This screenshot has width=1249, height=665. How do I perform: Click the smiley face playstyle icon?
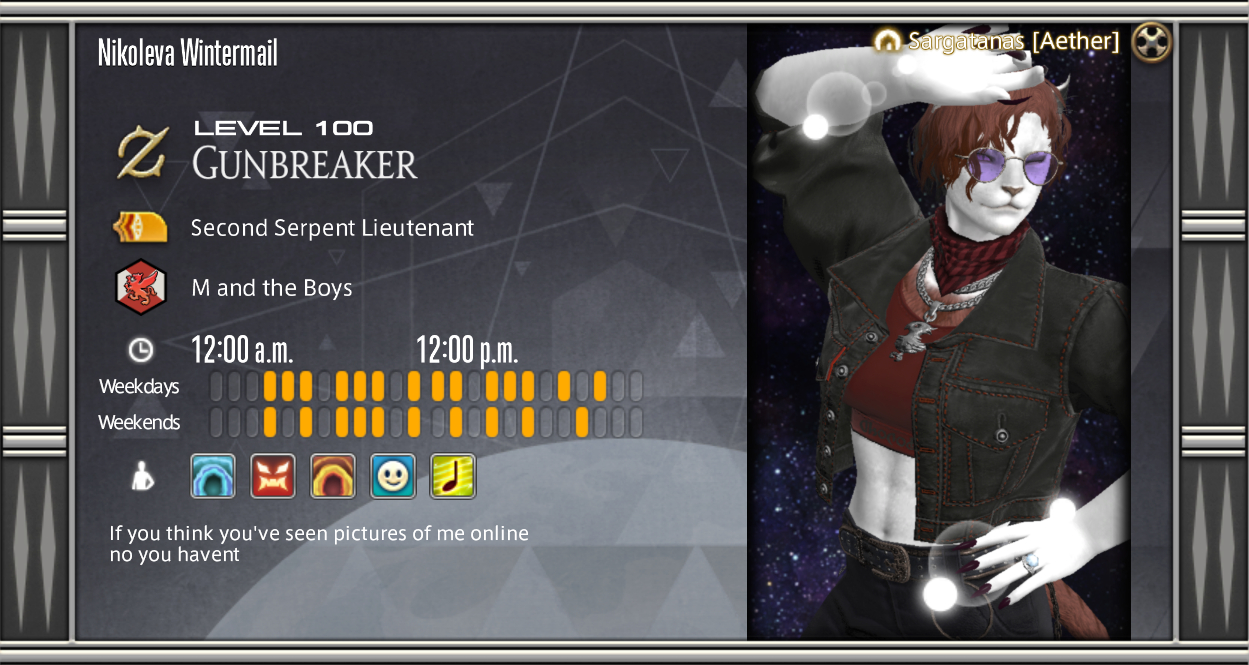point(393,476)
